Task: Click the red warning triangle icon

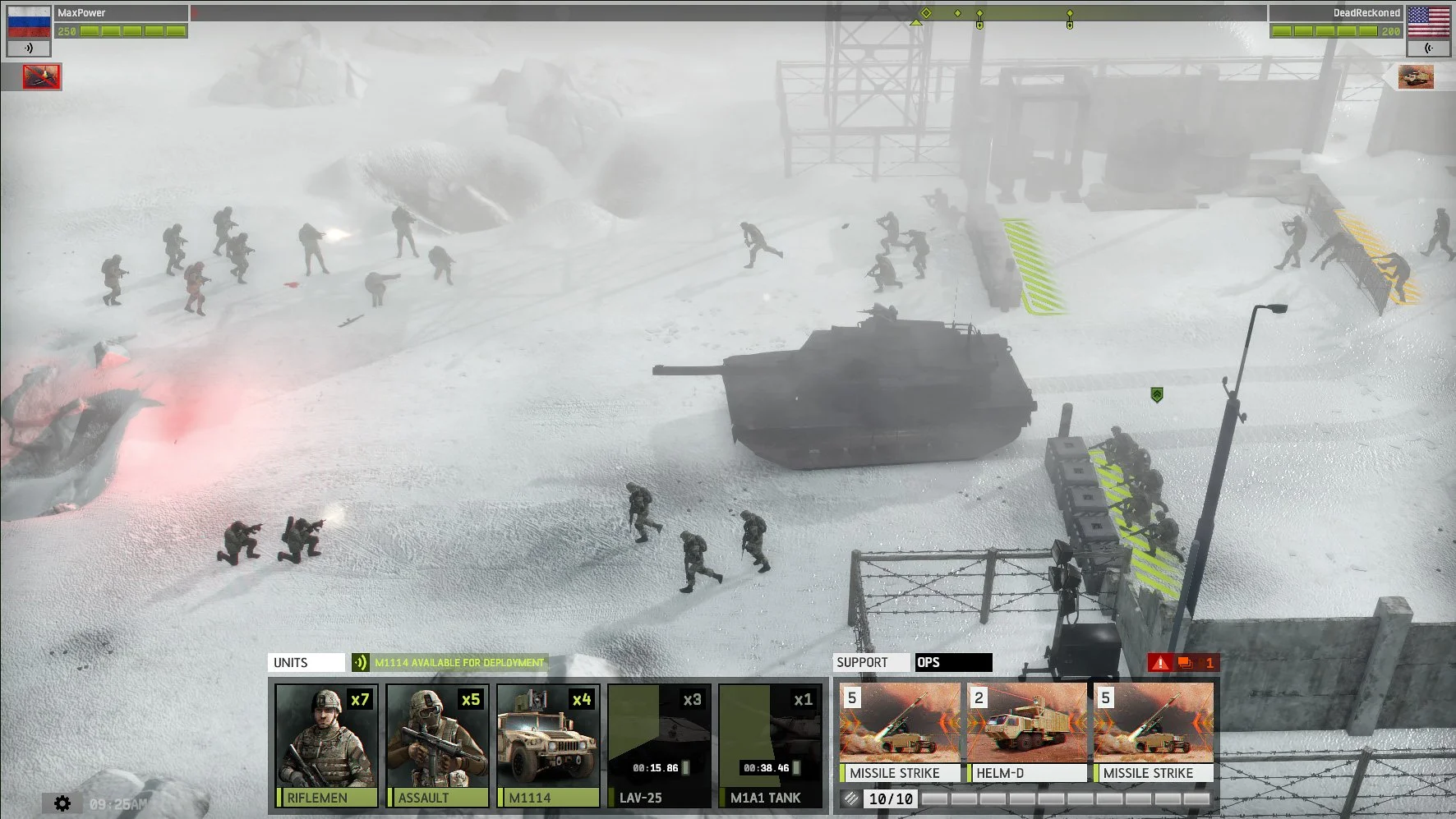Action: (1161, 663)
